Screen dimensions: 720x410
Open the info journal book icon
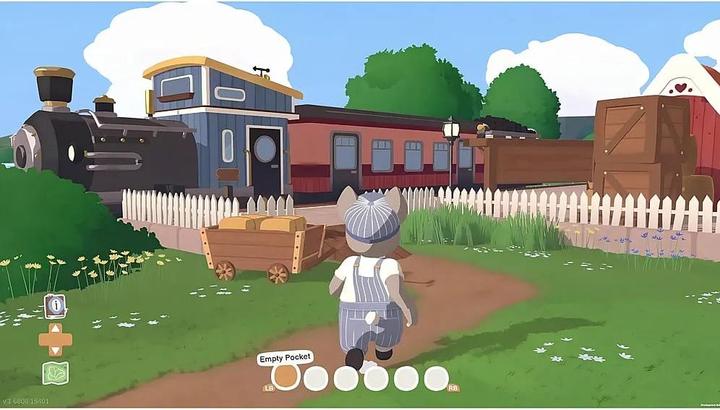[x=55, y=305]
